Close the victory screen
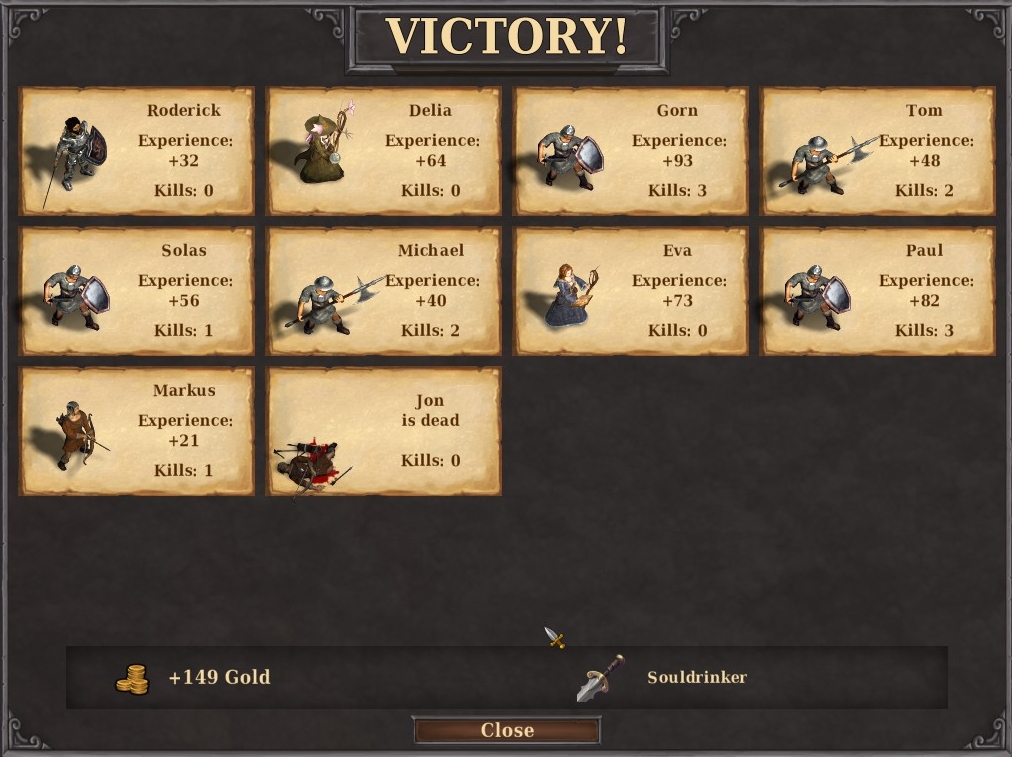Screen dimensions: 1012x757 click(x=506, y=730)
